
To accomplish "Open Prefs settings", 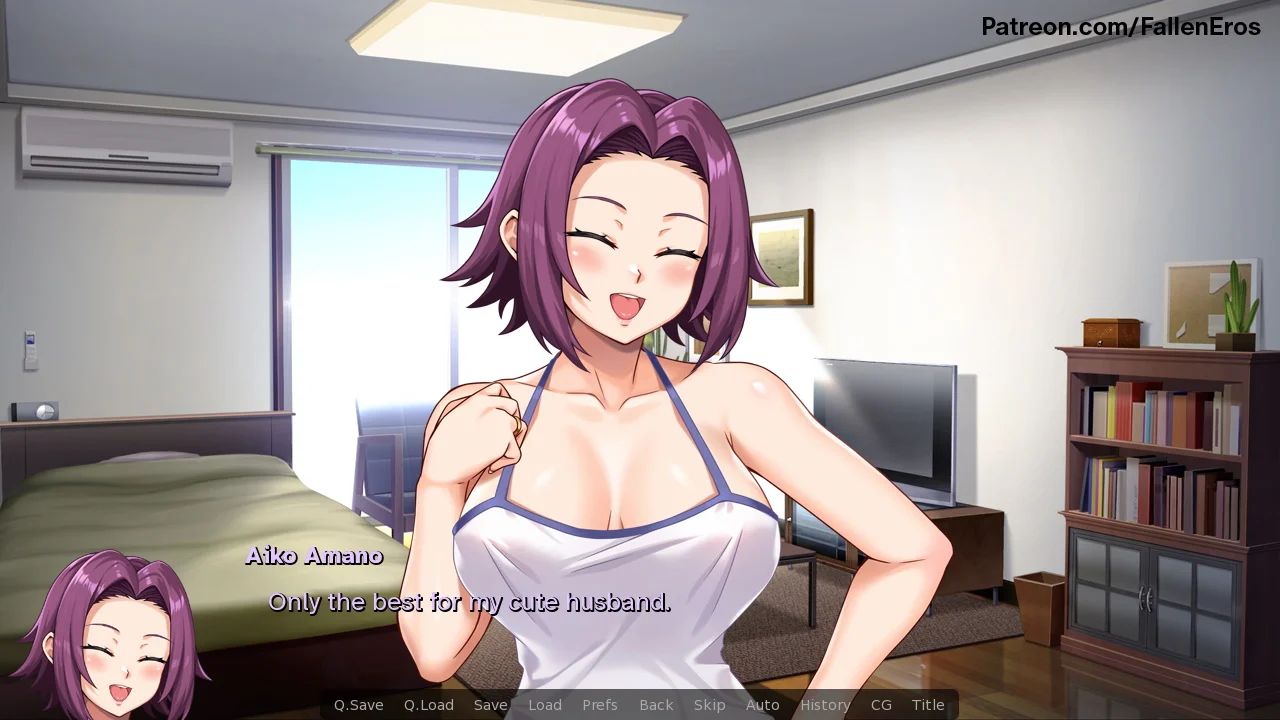I will 600,705.
